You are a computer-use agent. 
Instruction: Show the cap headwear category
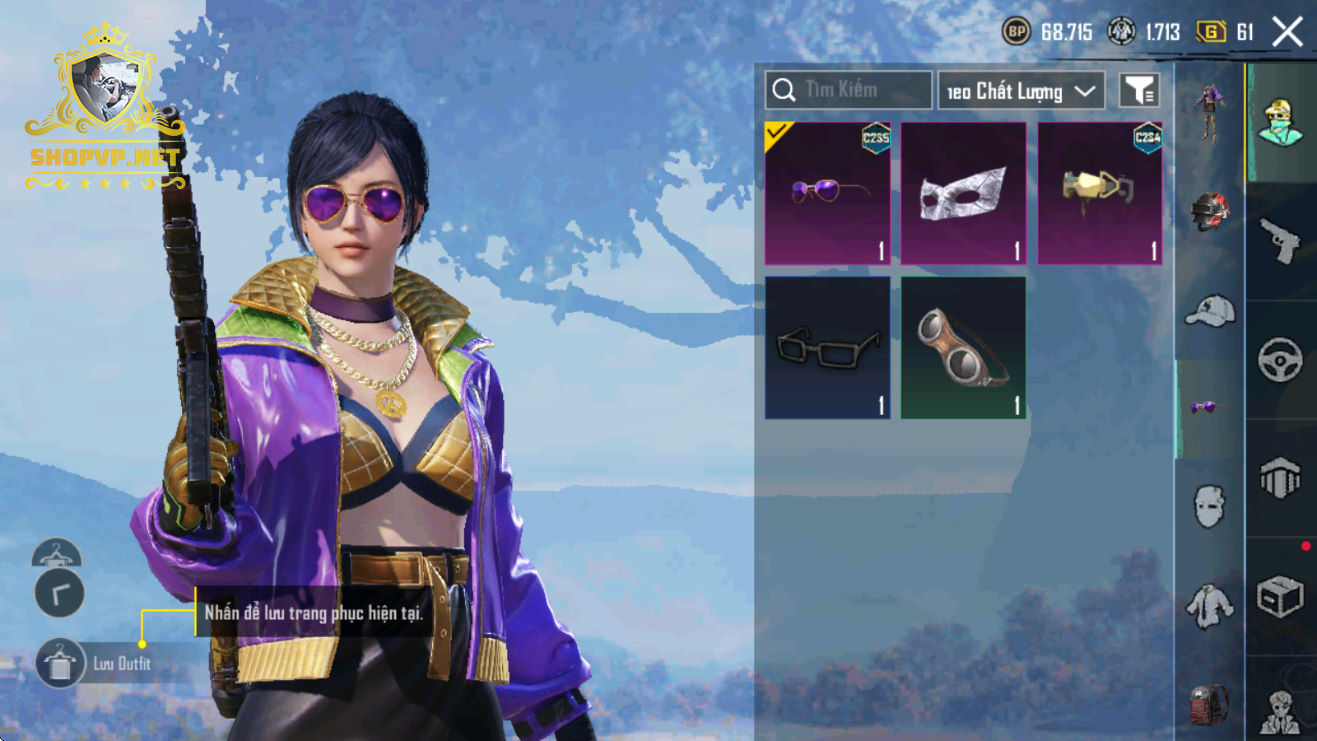coord(1209,311)
